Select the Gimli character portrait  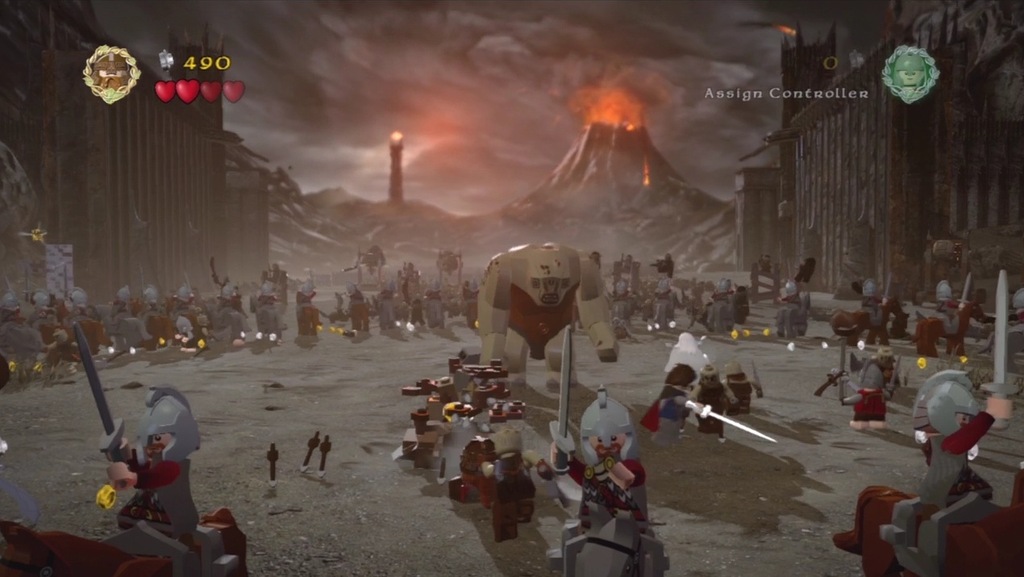pyautogui.click(x=111, y=74)
